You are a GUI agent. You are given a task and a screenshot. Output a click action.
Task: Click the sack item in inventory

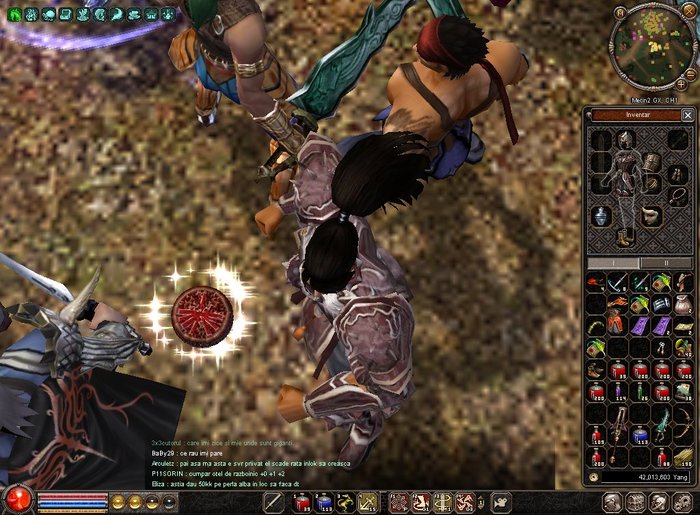click(x=682, y=304)
